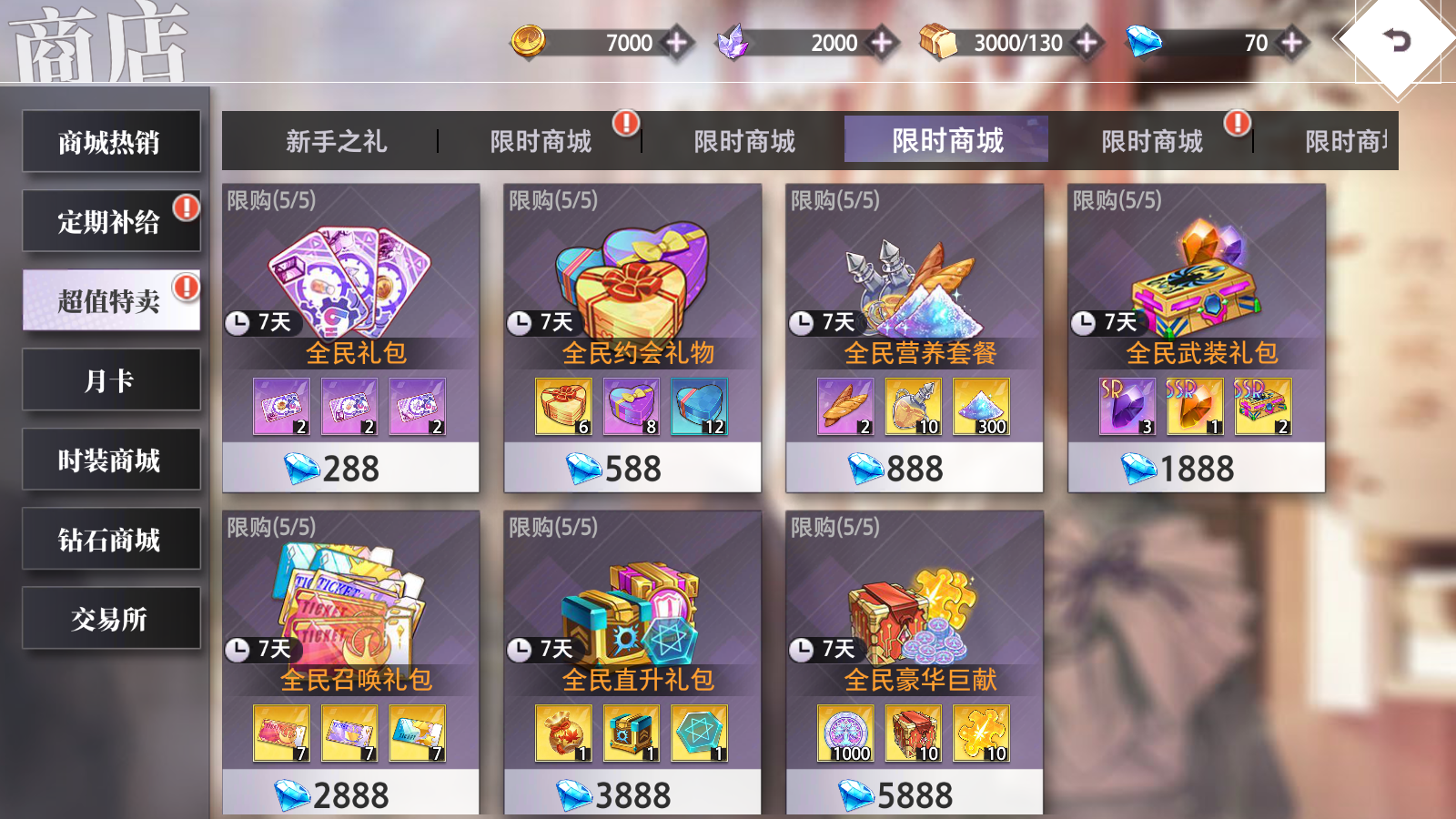Image resolution: width=1456 pixels, height=819 pixels.
Task: Purchase 全民武装礼包 for 1888 diamonds
Action: pos(1195,468)
